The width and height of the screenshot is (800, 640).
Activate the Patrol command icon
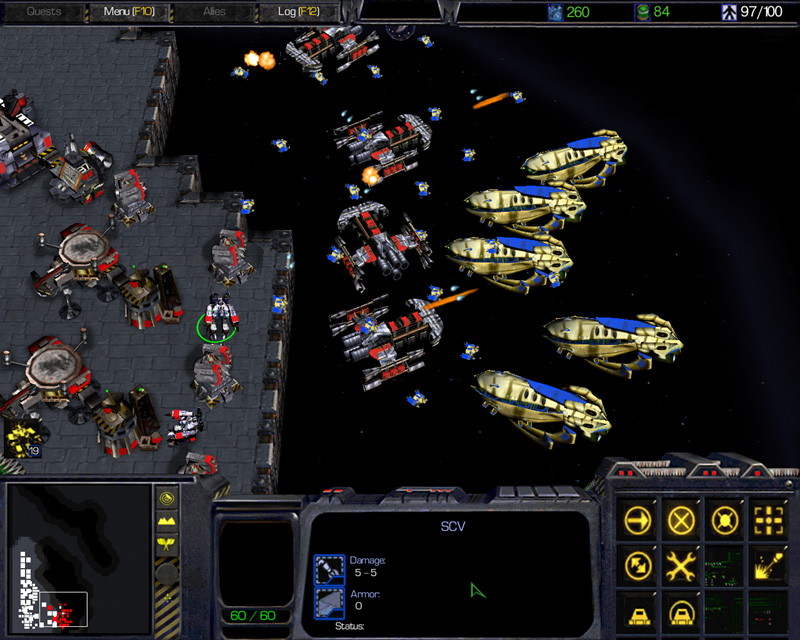(635, 565)
